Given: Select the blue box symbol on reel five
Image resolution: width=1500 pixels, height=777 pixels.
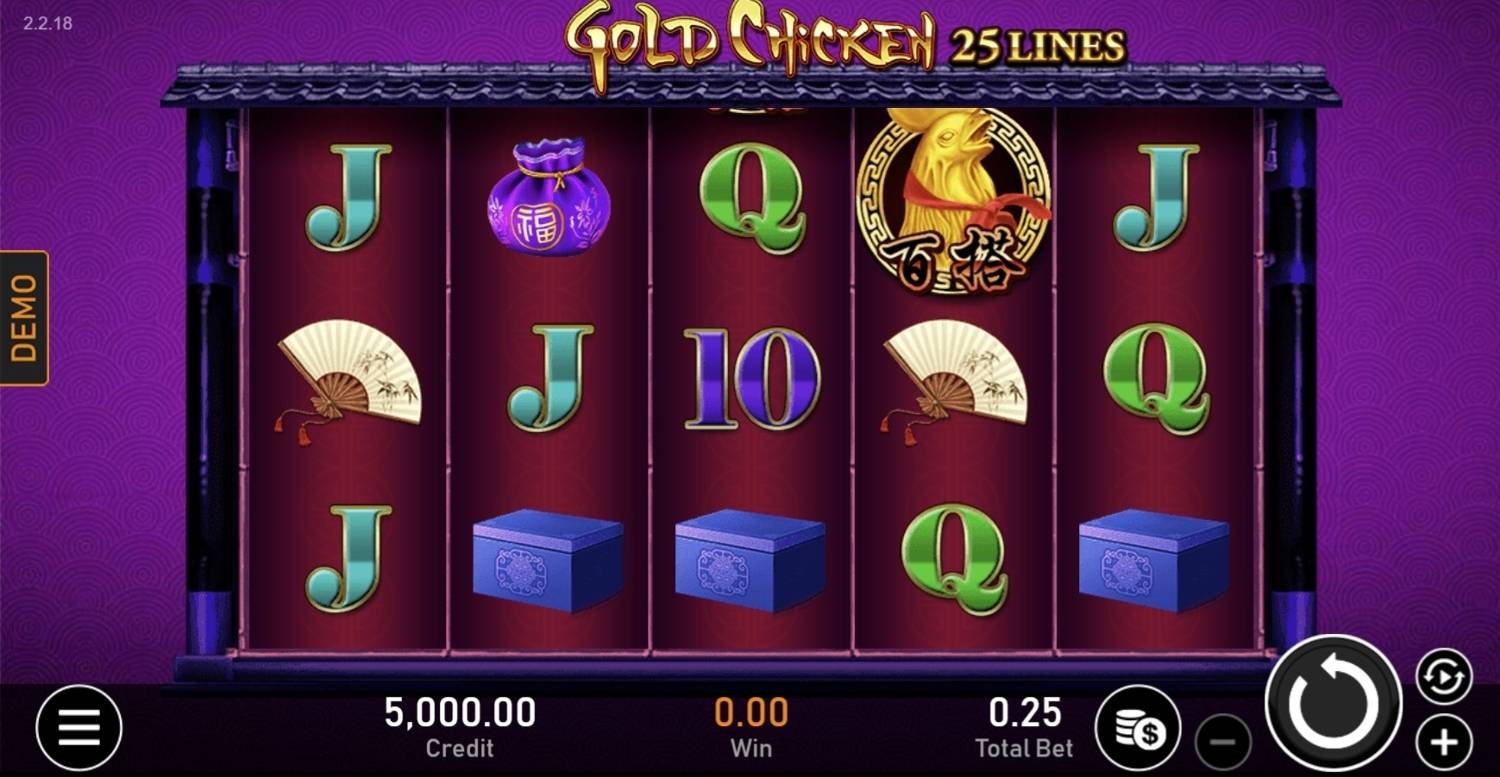Looking at the screenshot, I should [1160, 560].
